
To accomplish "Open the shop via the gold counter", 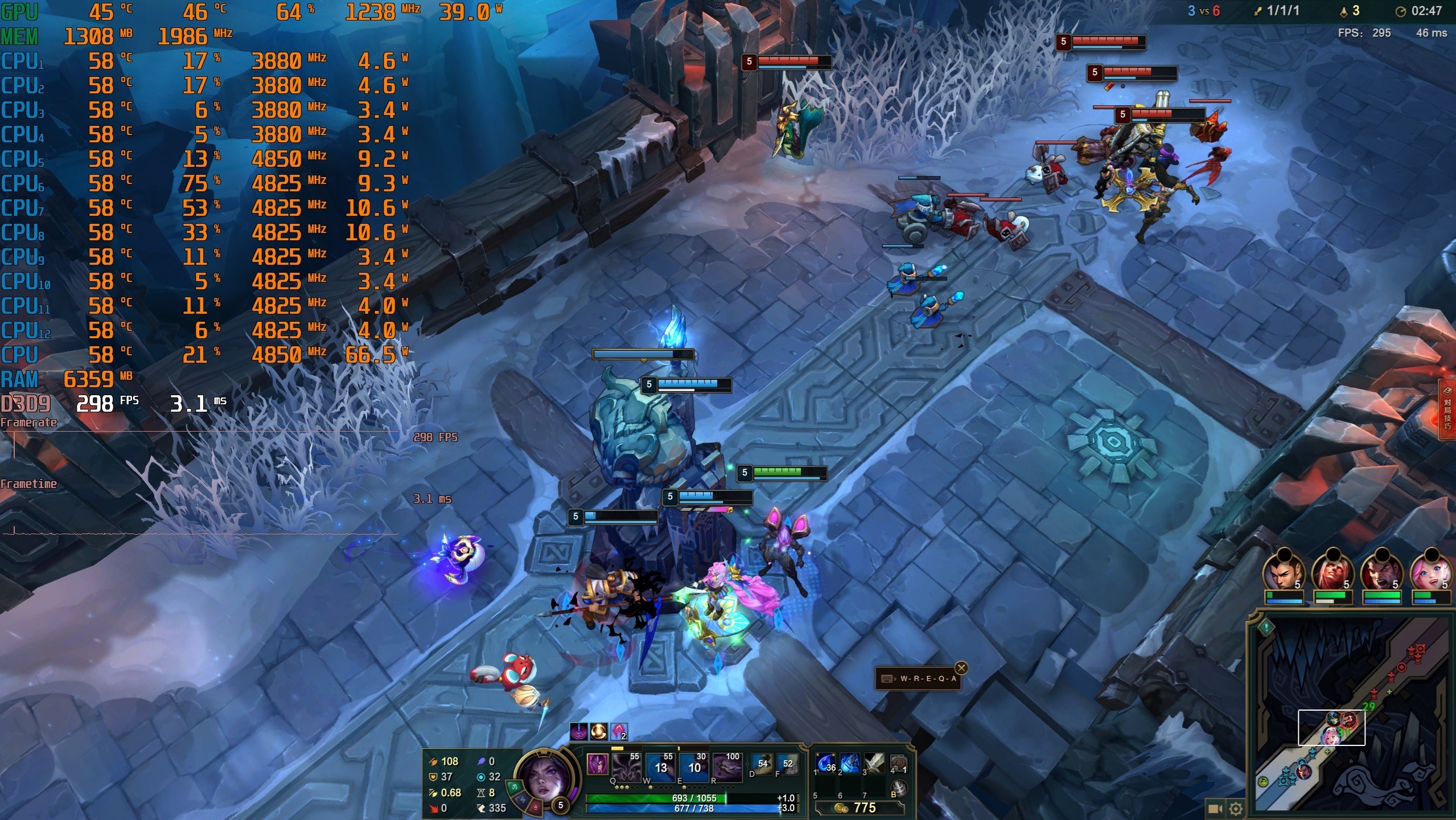I will pyautogui.click(x=858, y=807).
